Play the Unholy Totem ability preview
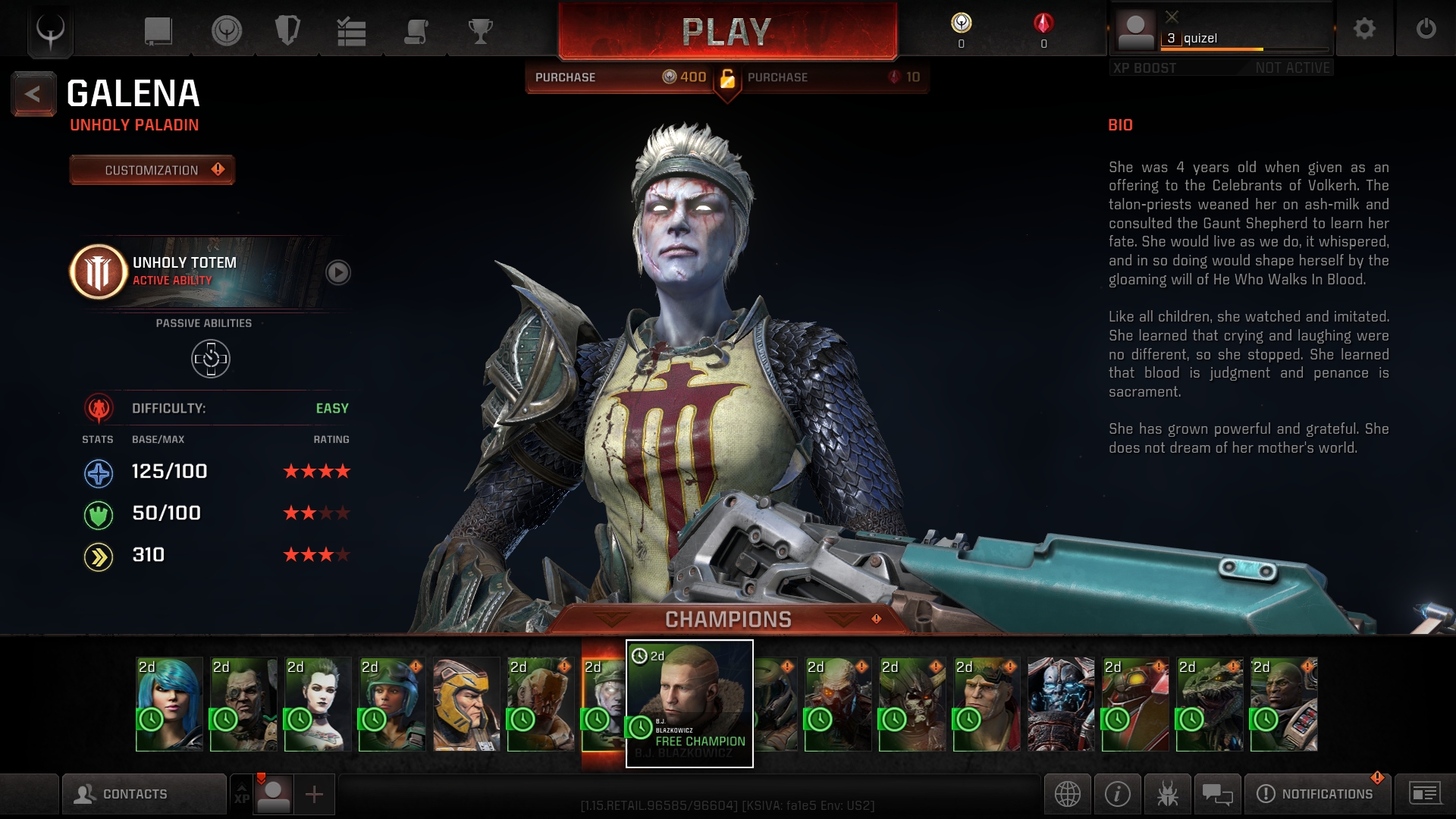 338,272
